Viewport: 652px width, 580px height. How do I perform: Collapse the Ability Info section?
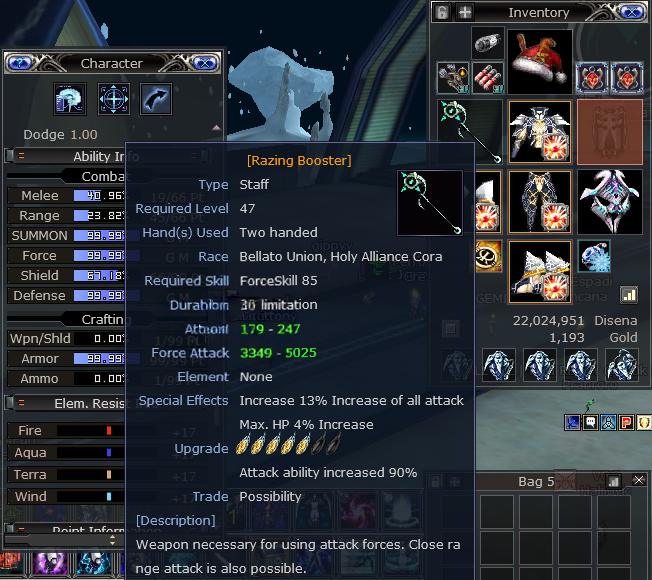[x=21, y=156]
